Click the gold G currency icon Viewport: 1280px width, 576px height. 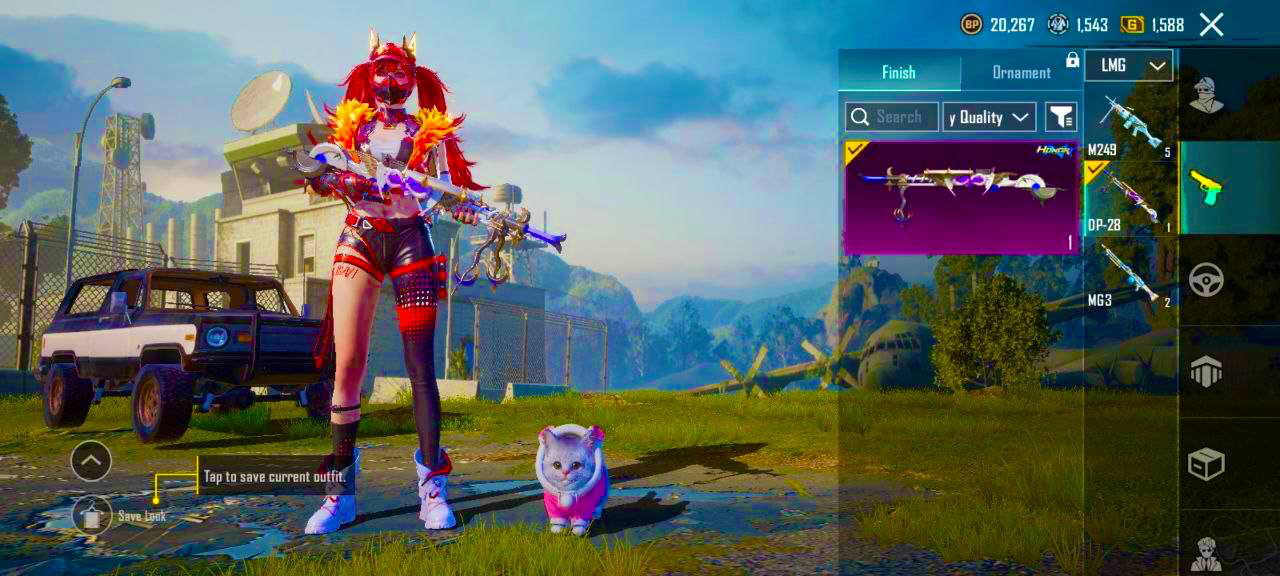point(1132,25)
